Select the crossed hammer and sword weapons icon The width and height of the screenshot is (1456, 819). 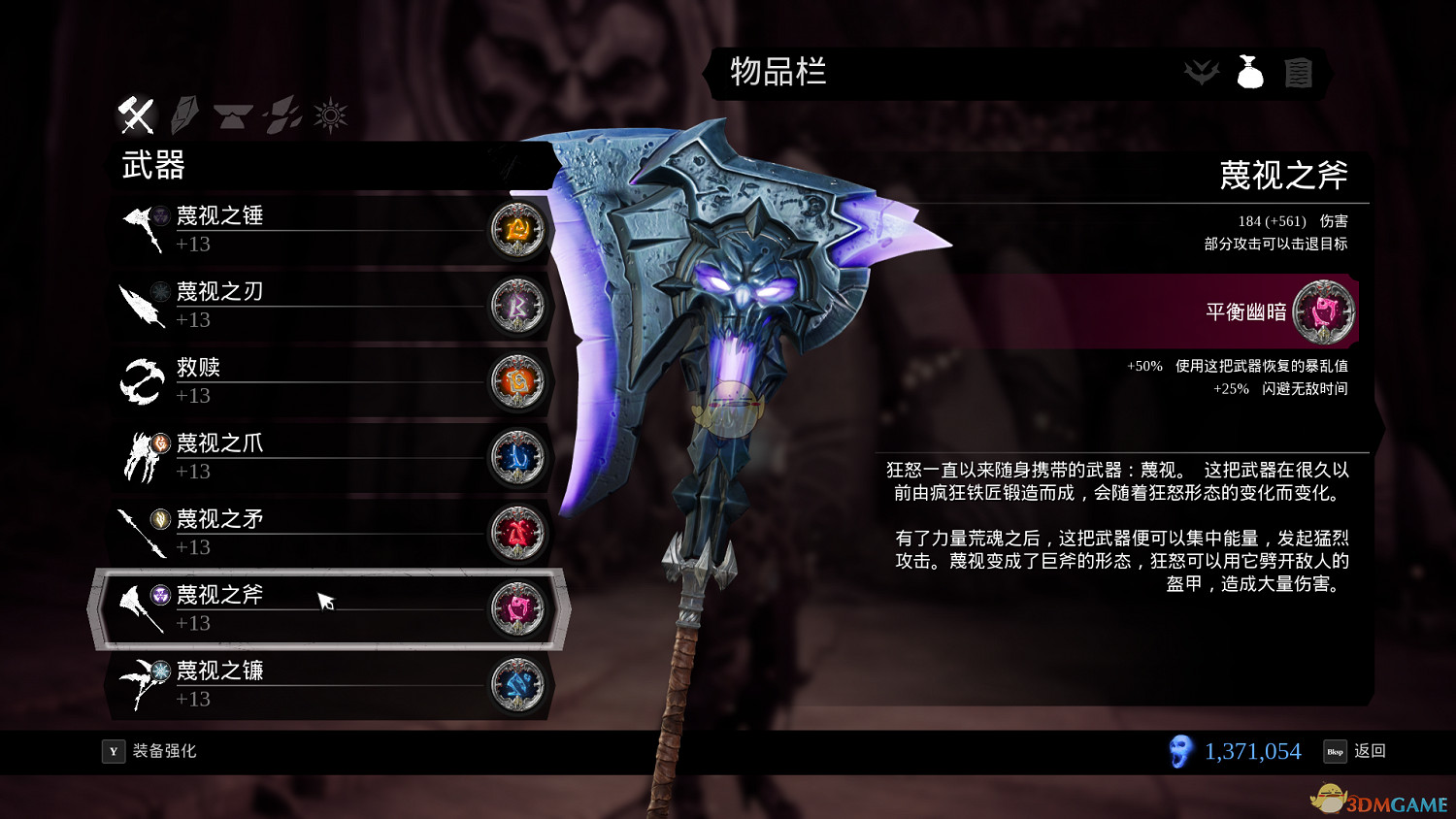click(136, 115)
